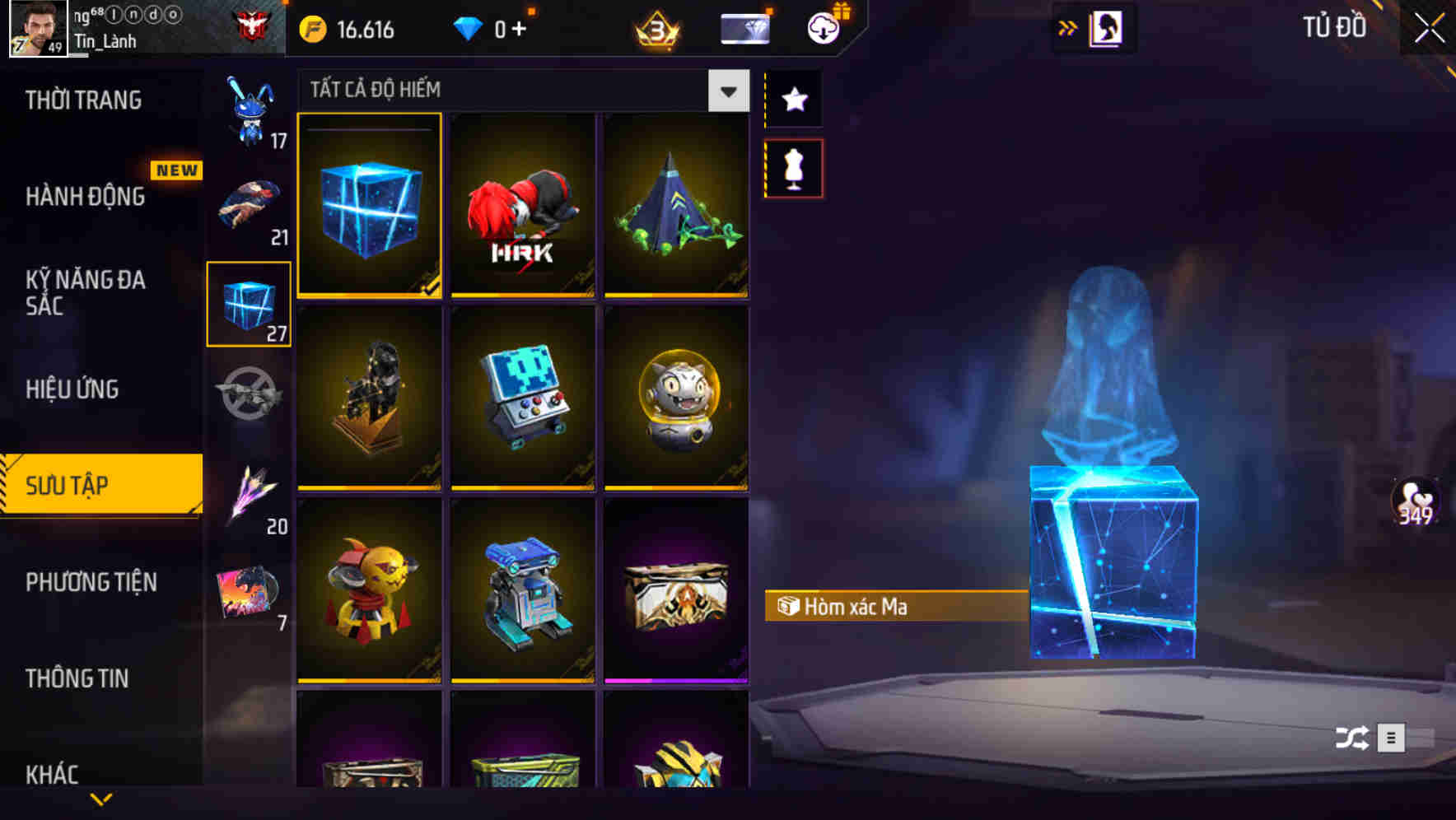Select the blue cube collection category icon
Screen dimensions: 1456x820
(x=250, y=302)
